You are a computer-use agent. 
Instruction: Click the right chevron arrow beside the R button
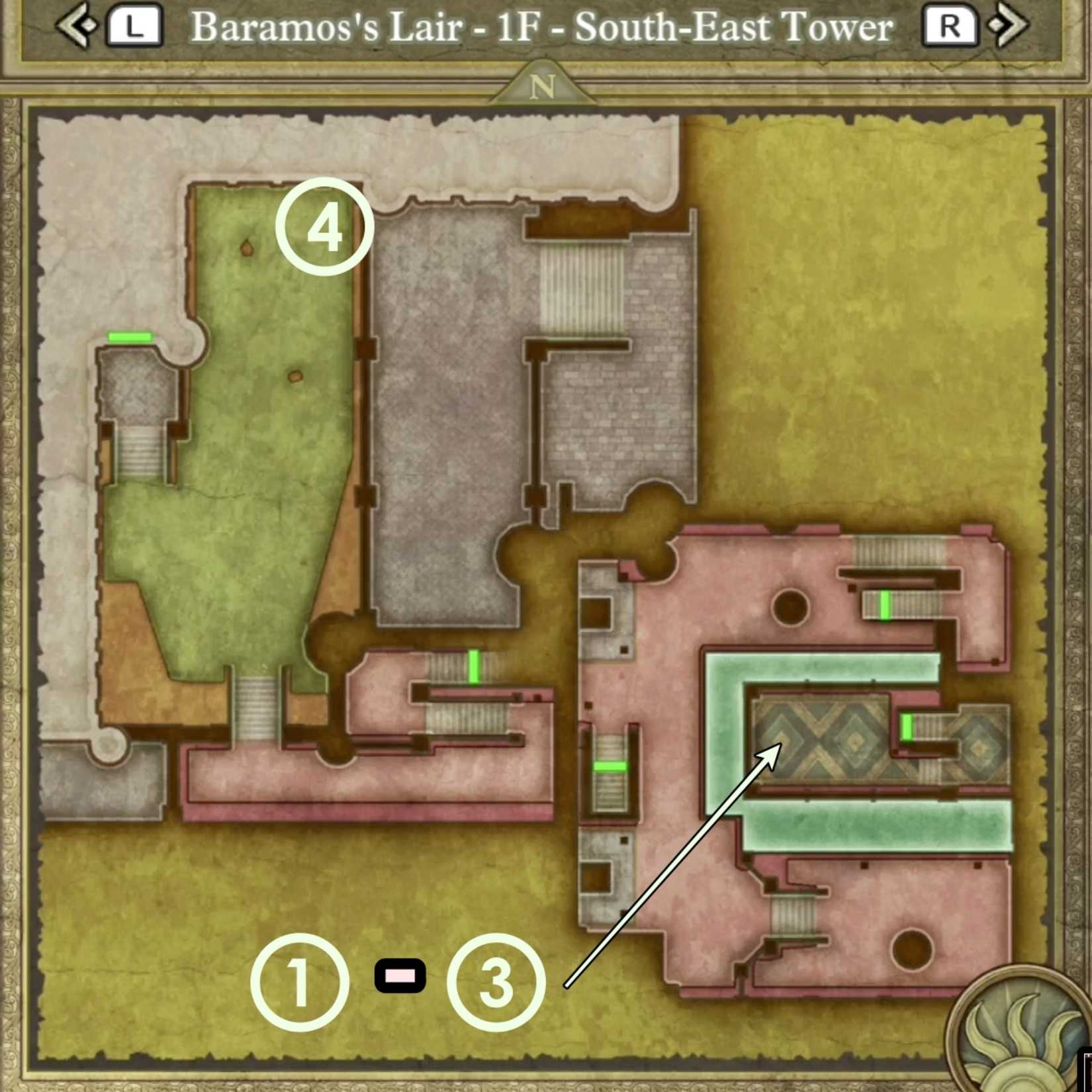(1009, 25)
